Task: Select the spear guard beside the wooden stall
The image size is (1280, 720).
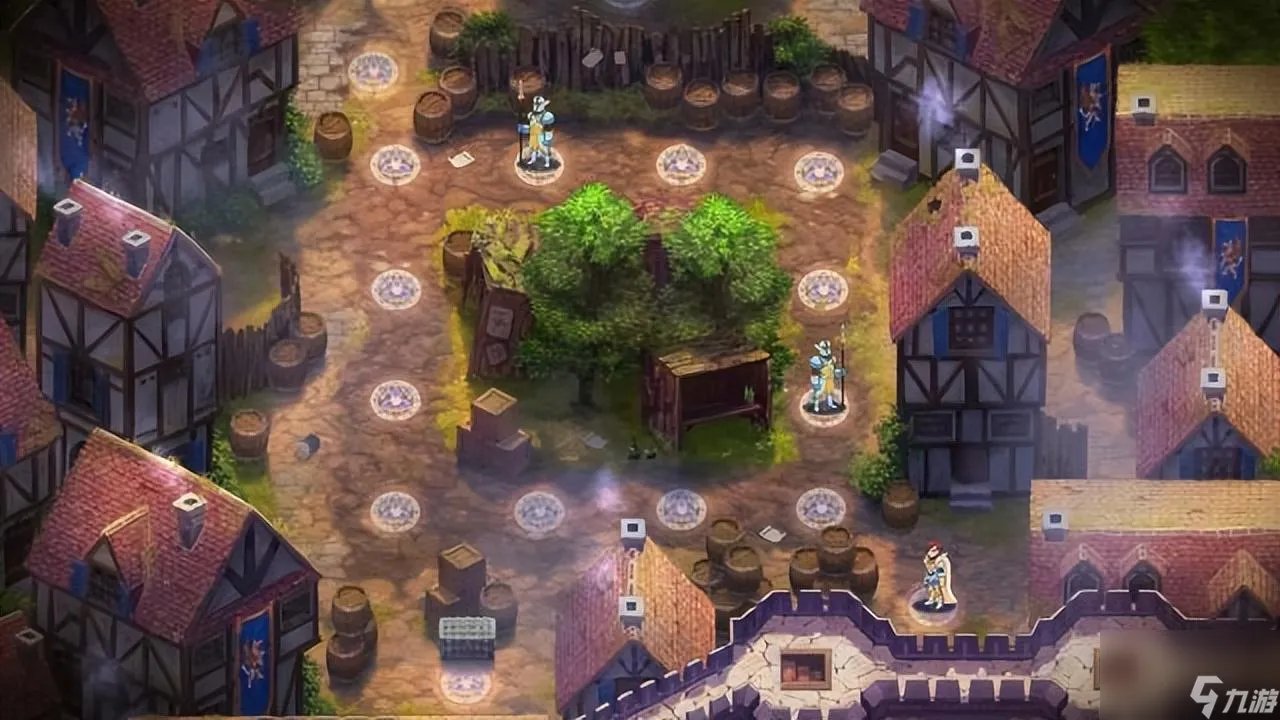Action: coord(825,376)
